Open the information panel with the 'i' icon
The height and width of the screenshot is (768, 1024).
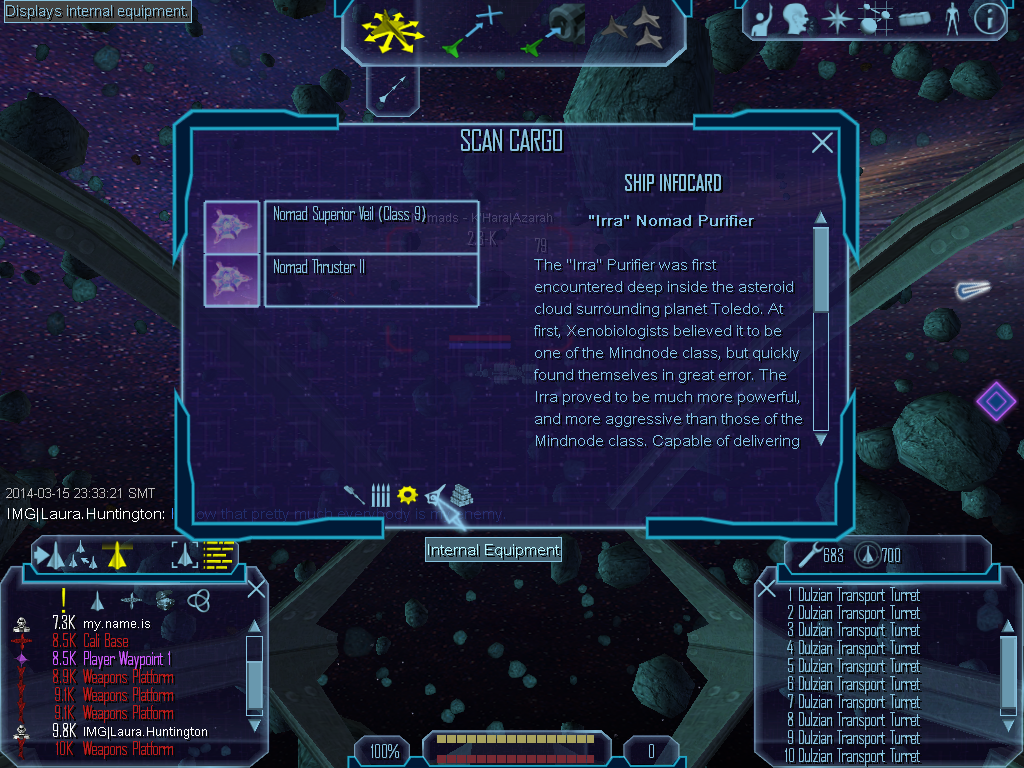coord(989,19)
